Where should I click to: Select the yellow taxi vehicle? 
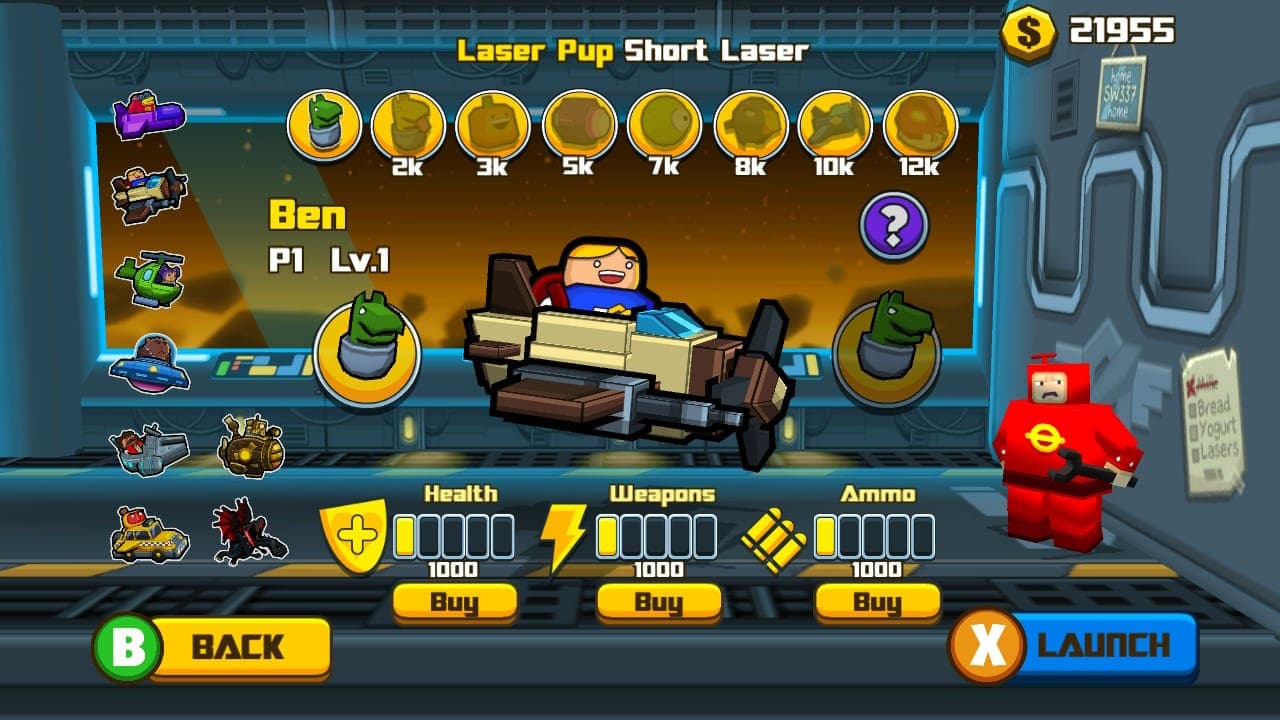coord(150,535)
